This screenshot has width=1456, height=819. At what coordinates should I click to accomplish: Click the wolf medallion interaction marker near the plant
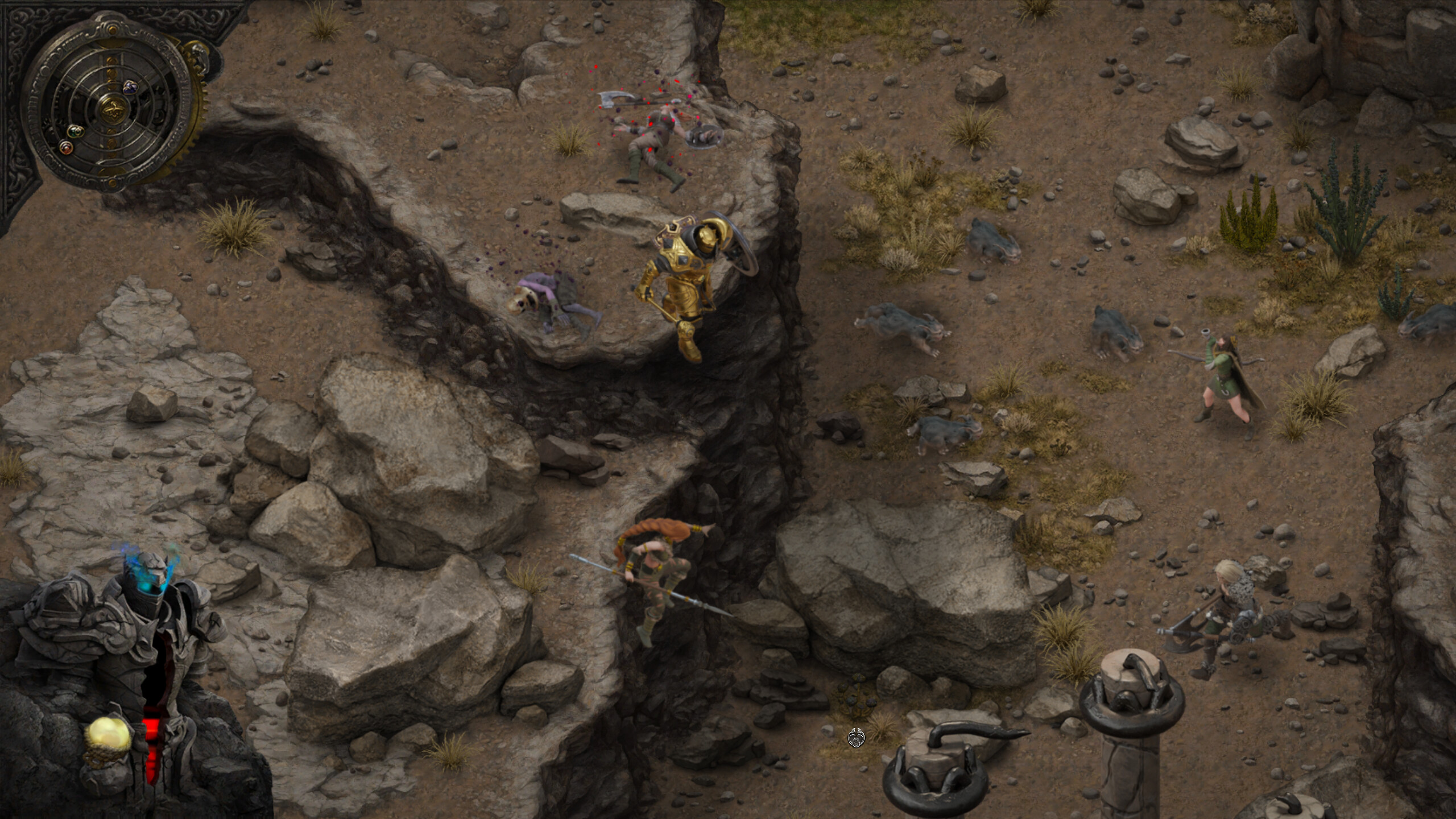855,737
